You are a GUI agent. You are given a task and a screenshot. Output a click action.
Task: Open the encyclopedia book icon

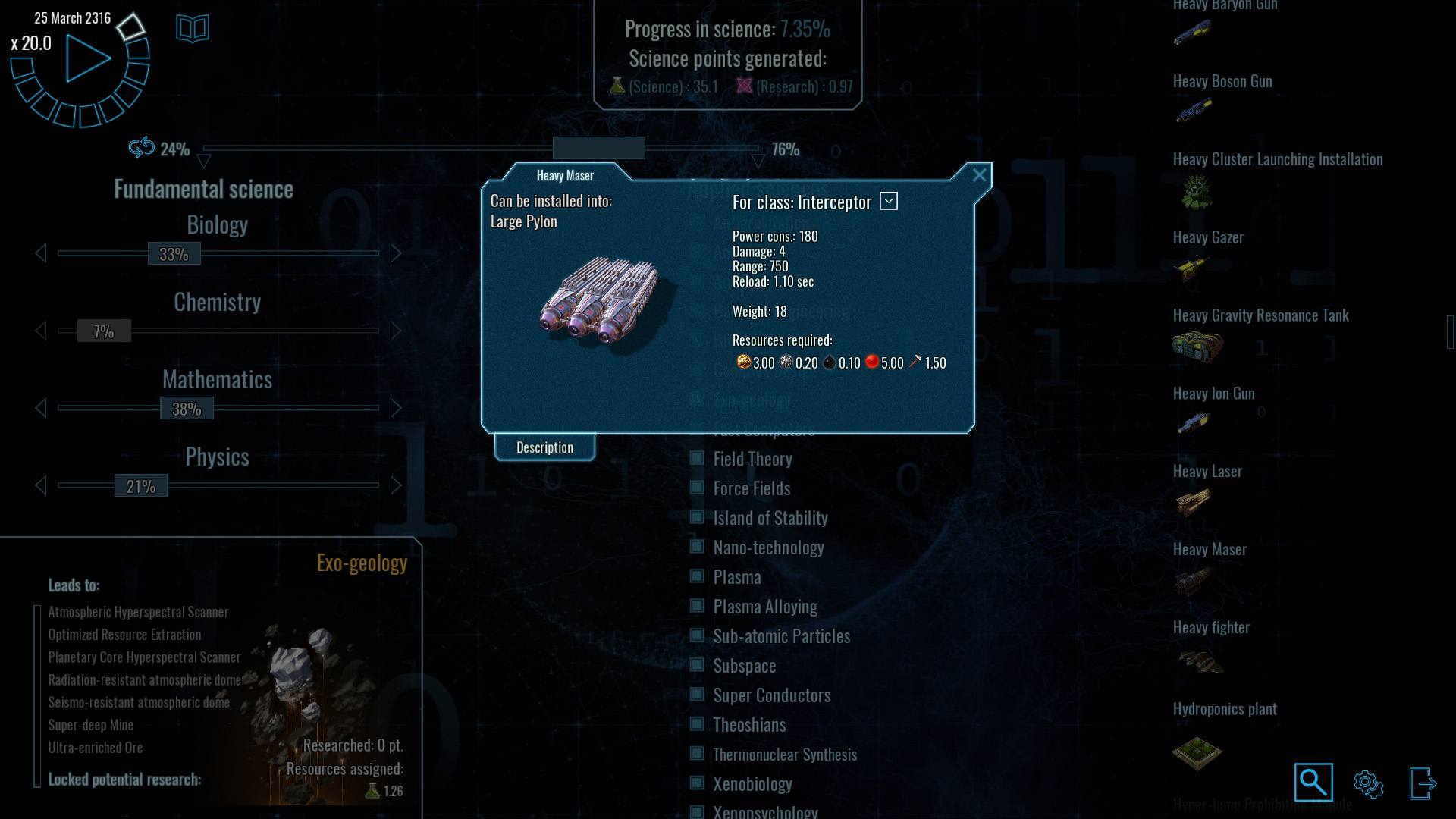click(193, 29)
